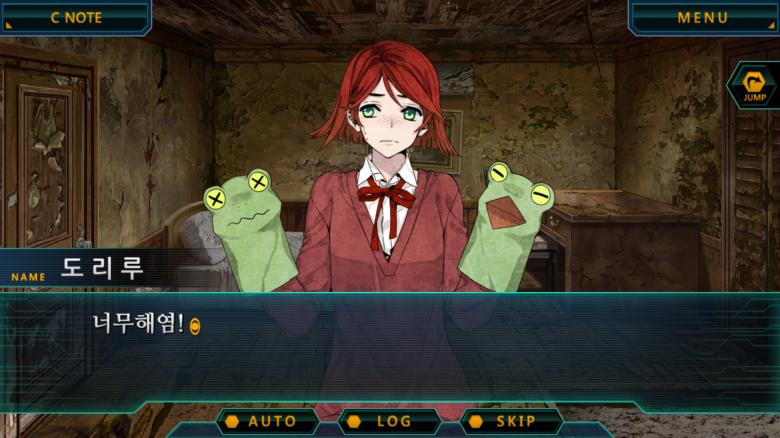Activate the JUMP hexagon icon
780x438 pixels.
pyautogui.click(x=753, y=85)
